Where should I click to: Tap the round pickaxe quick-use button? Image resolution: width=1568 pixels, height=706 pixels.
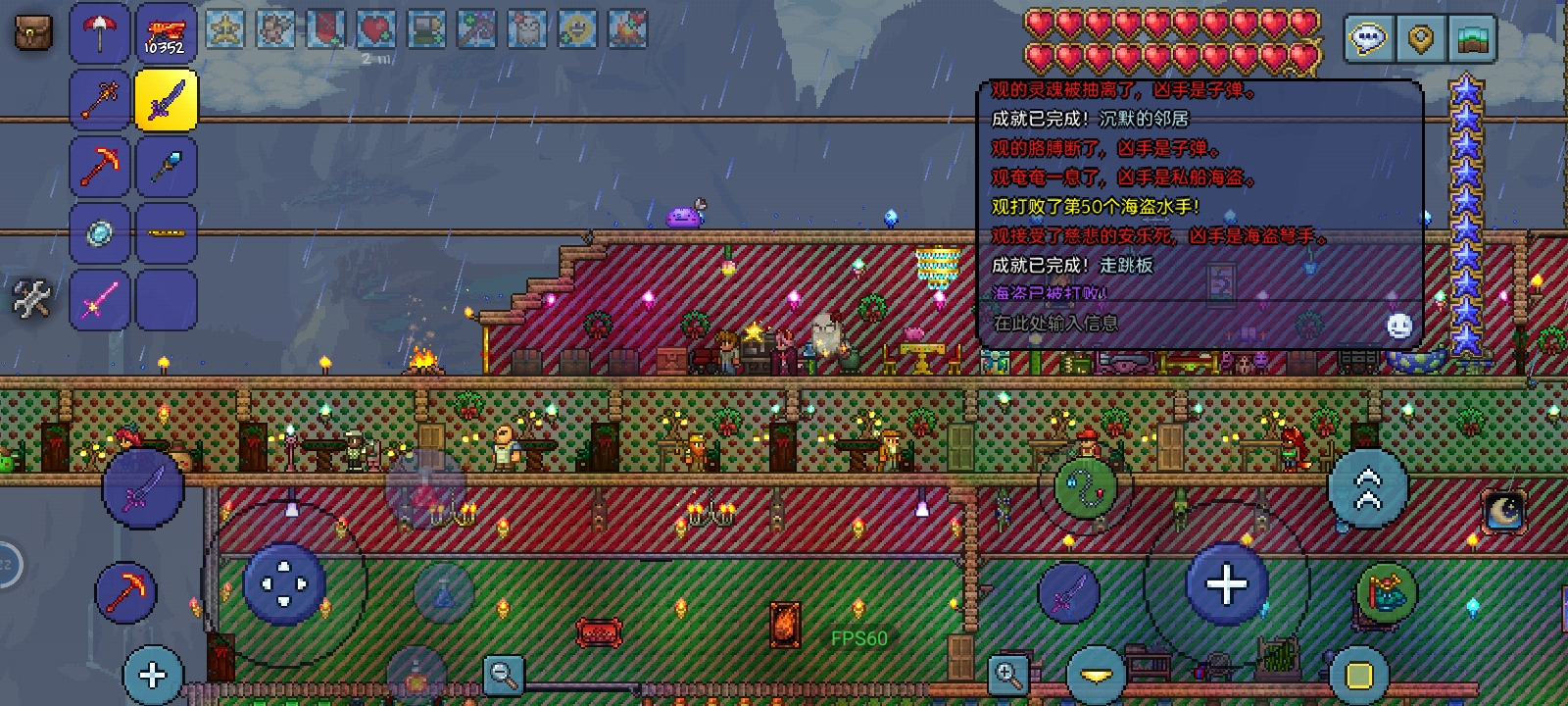coord(125,592)
